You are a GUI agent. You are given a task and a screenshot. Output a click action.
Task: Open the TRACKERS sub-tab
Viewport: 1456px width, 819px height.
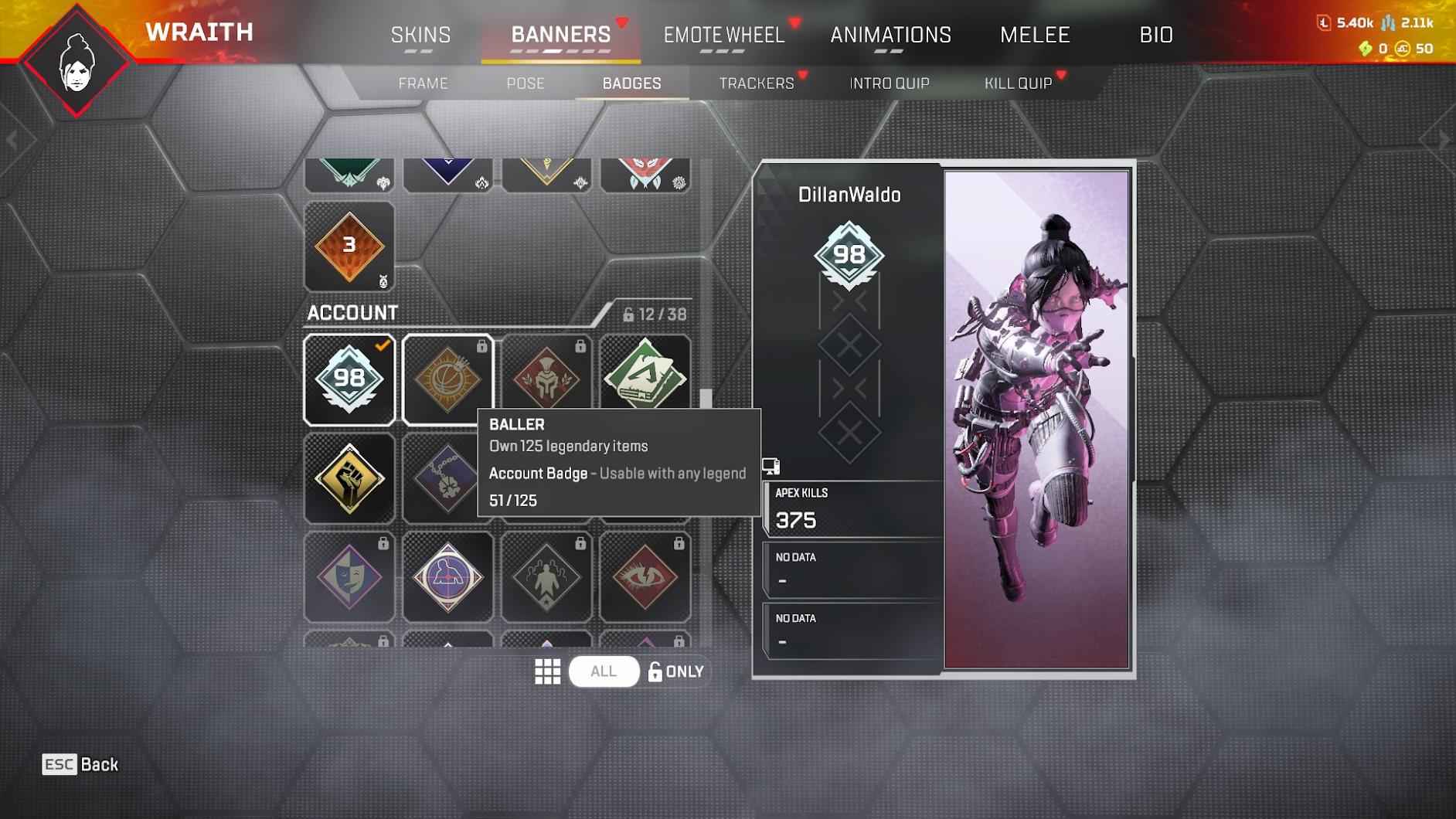pos(757,83)
